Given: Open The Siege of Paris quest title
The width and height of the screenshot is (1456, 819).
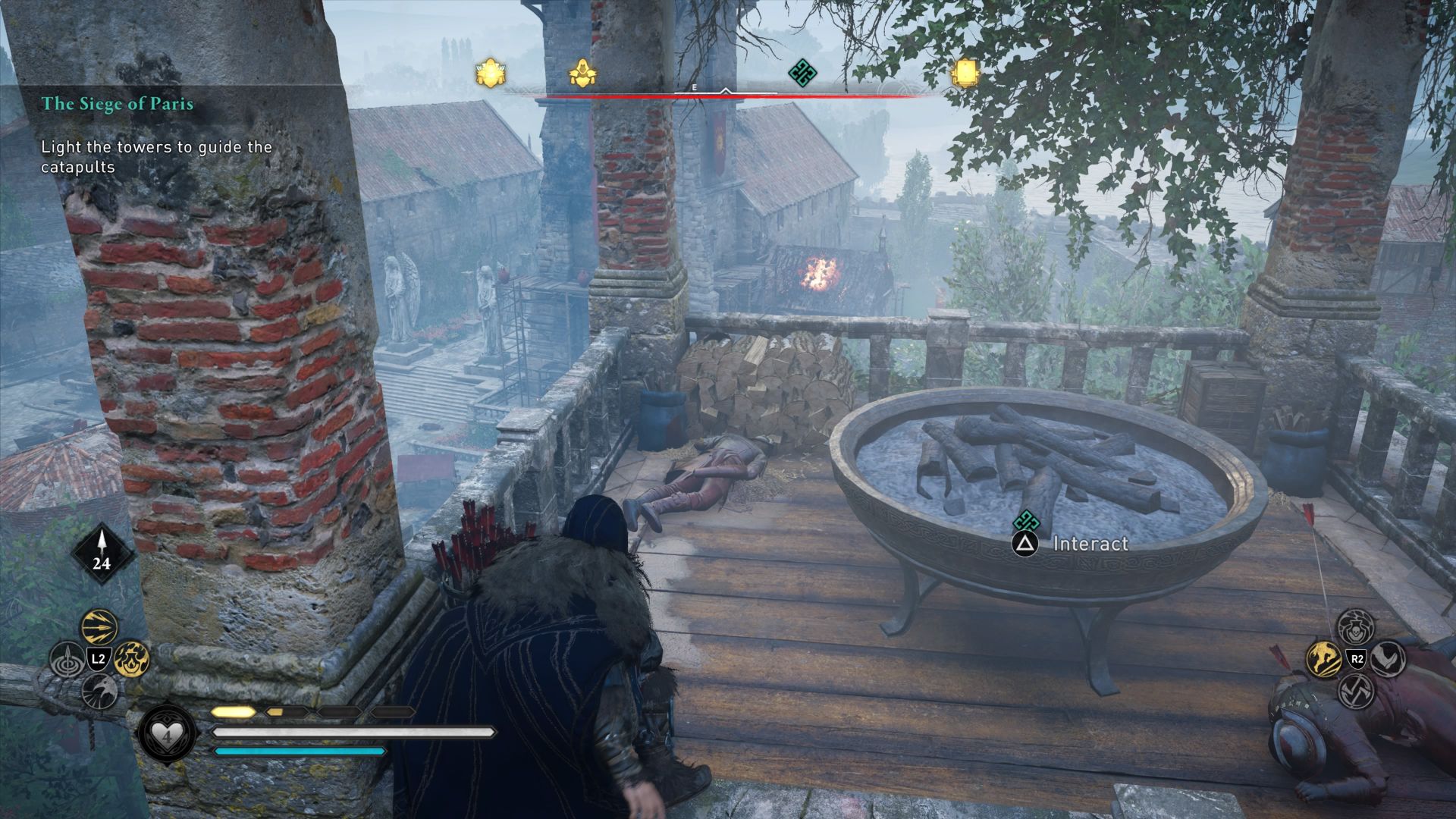Looking at the screenshot, I should point(118,105).
